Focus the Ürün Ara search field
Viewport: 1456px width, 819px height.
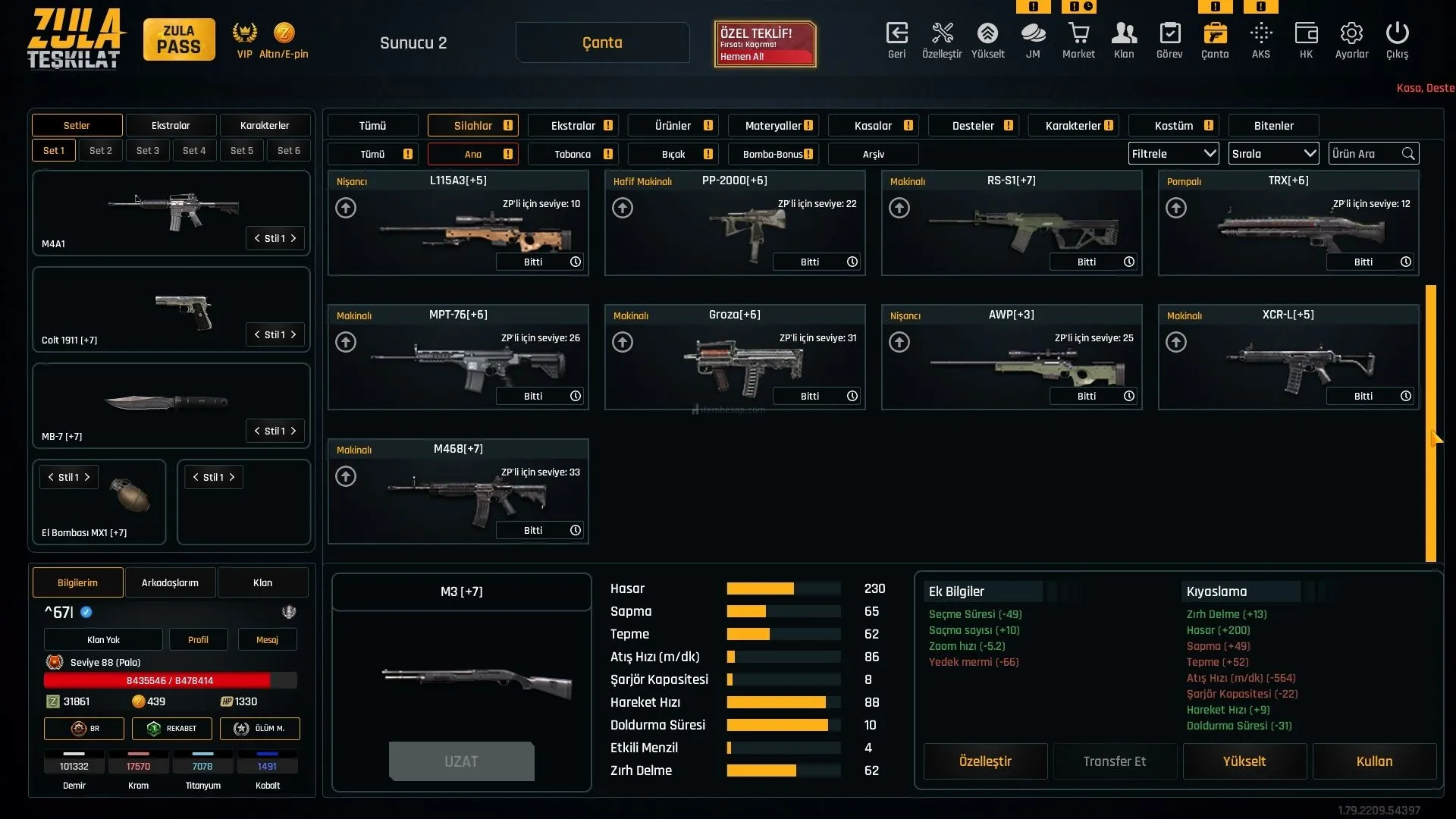(x=1365, y=154)
